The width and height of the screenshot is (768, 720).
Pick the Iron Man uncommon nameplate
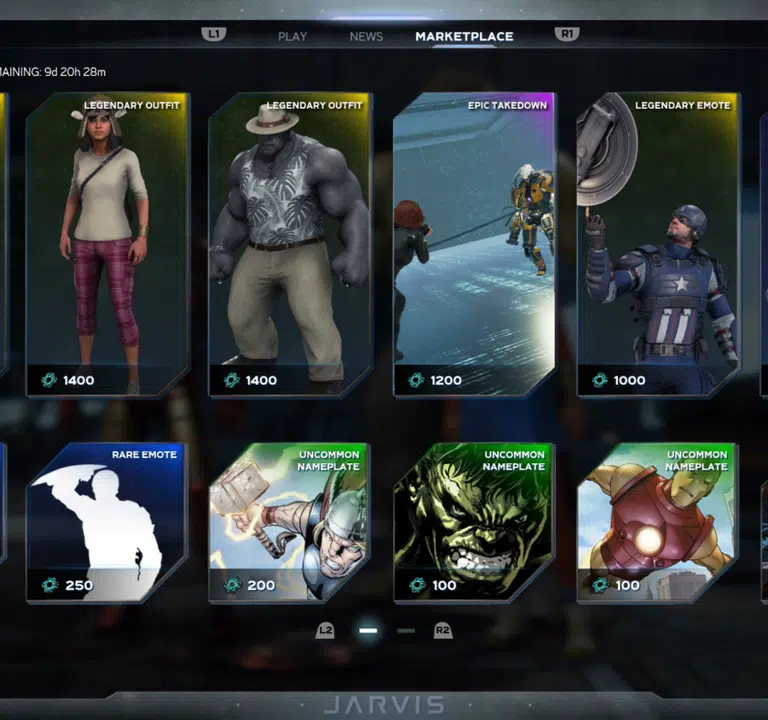658,522
